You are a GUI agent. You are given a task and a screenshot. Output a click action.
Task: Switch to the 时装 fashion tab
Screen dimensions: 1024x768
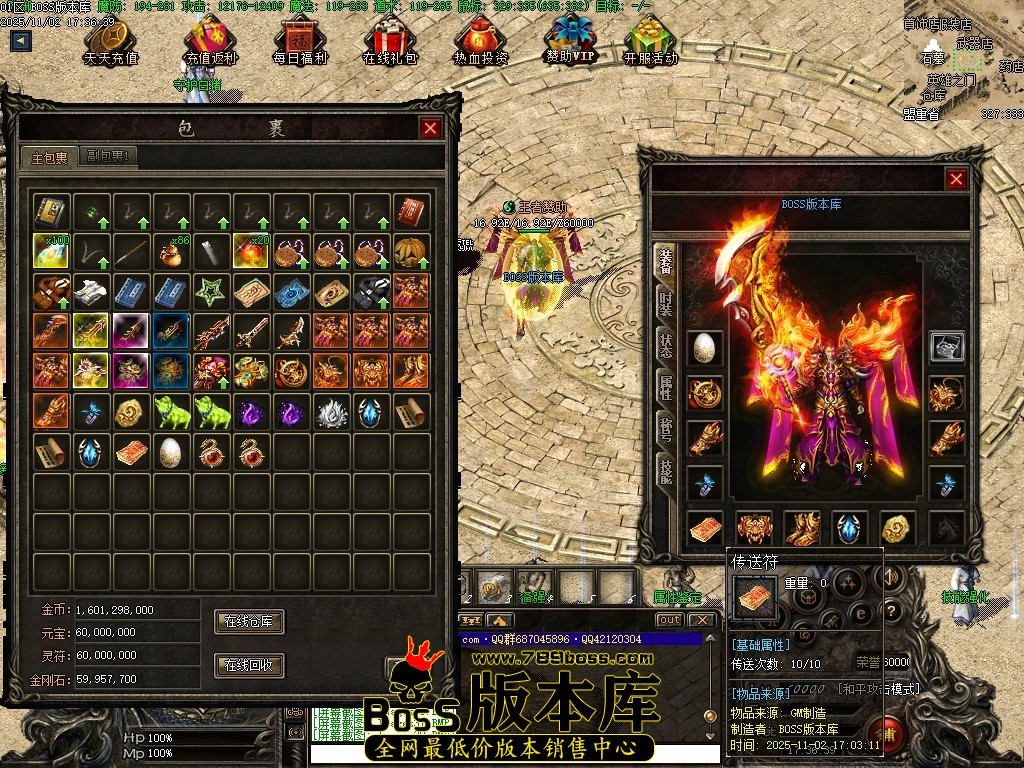click(665, 302)
